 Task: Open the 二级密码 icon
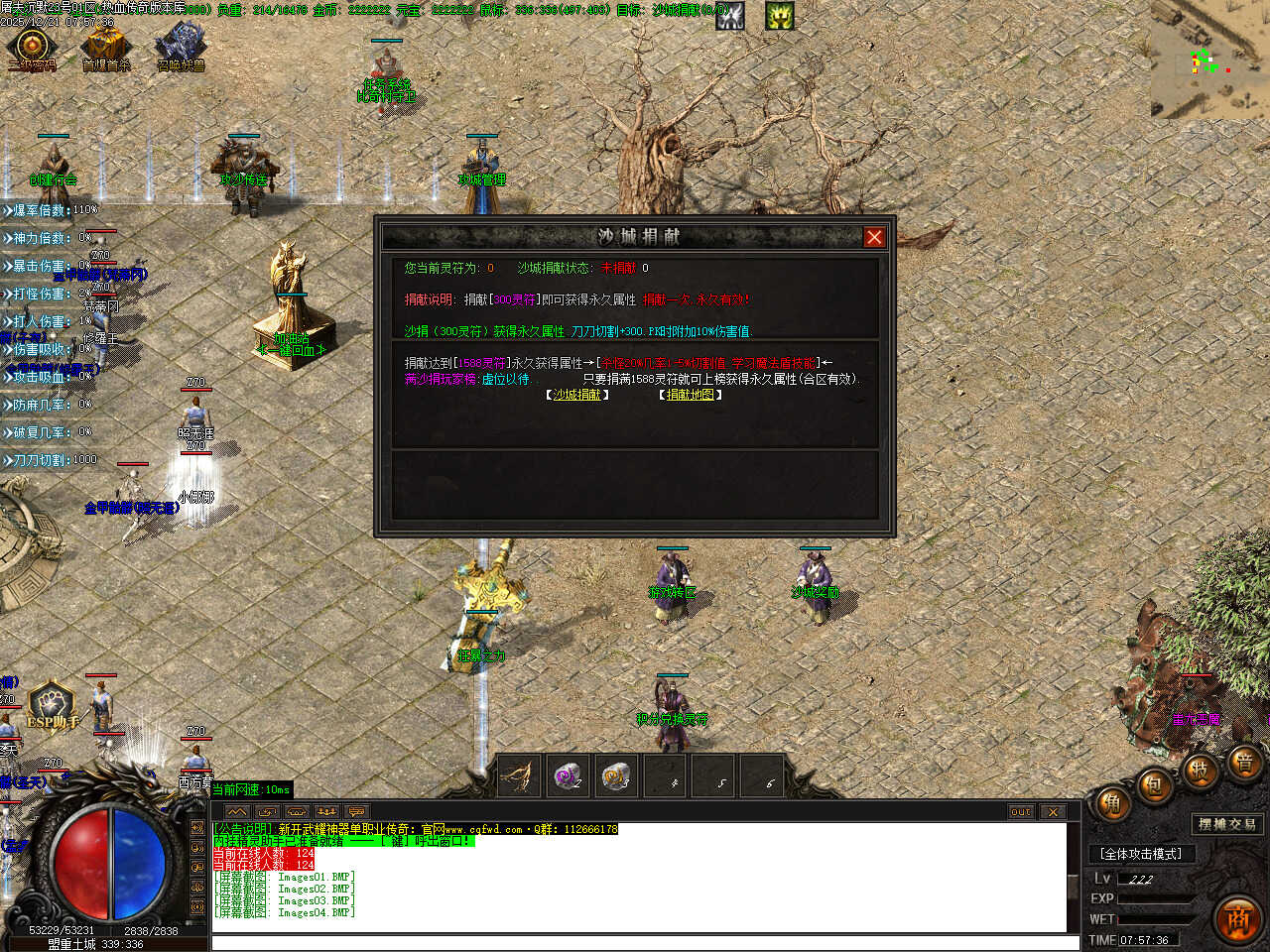32,48
